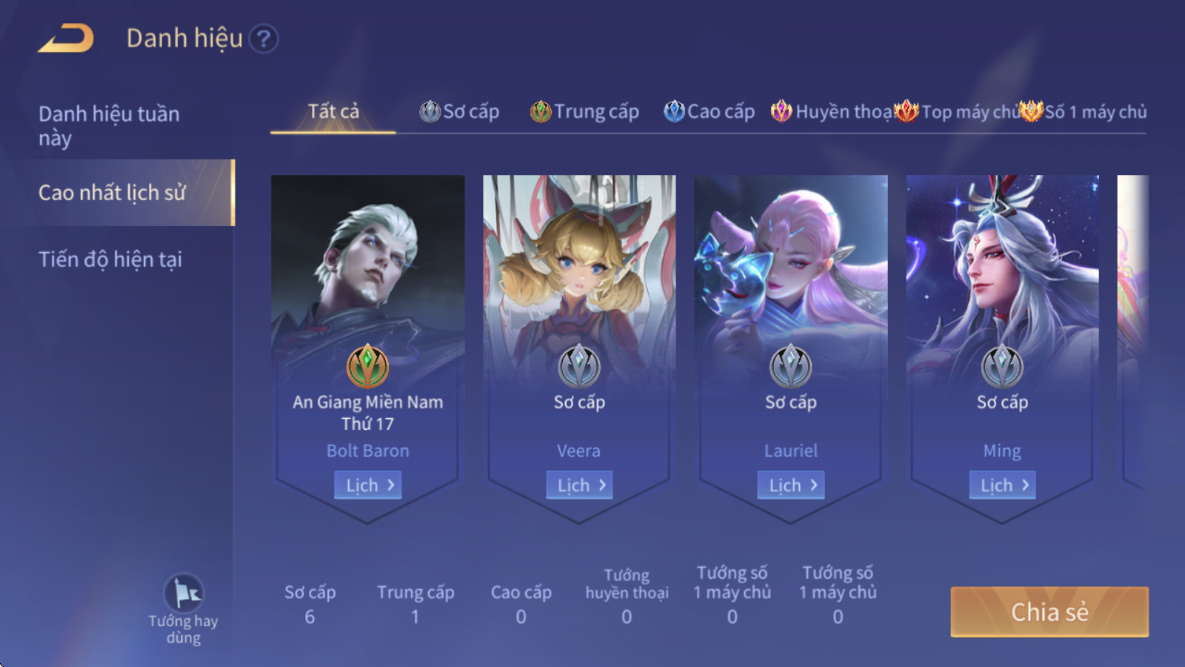Switch to the Tất cả tab
Viewport: 1185px width, 667px height.
(333, 111)
